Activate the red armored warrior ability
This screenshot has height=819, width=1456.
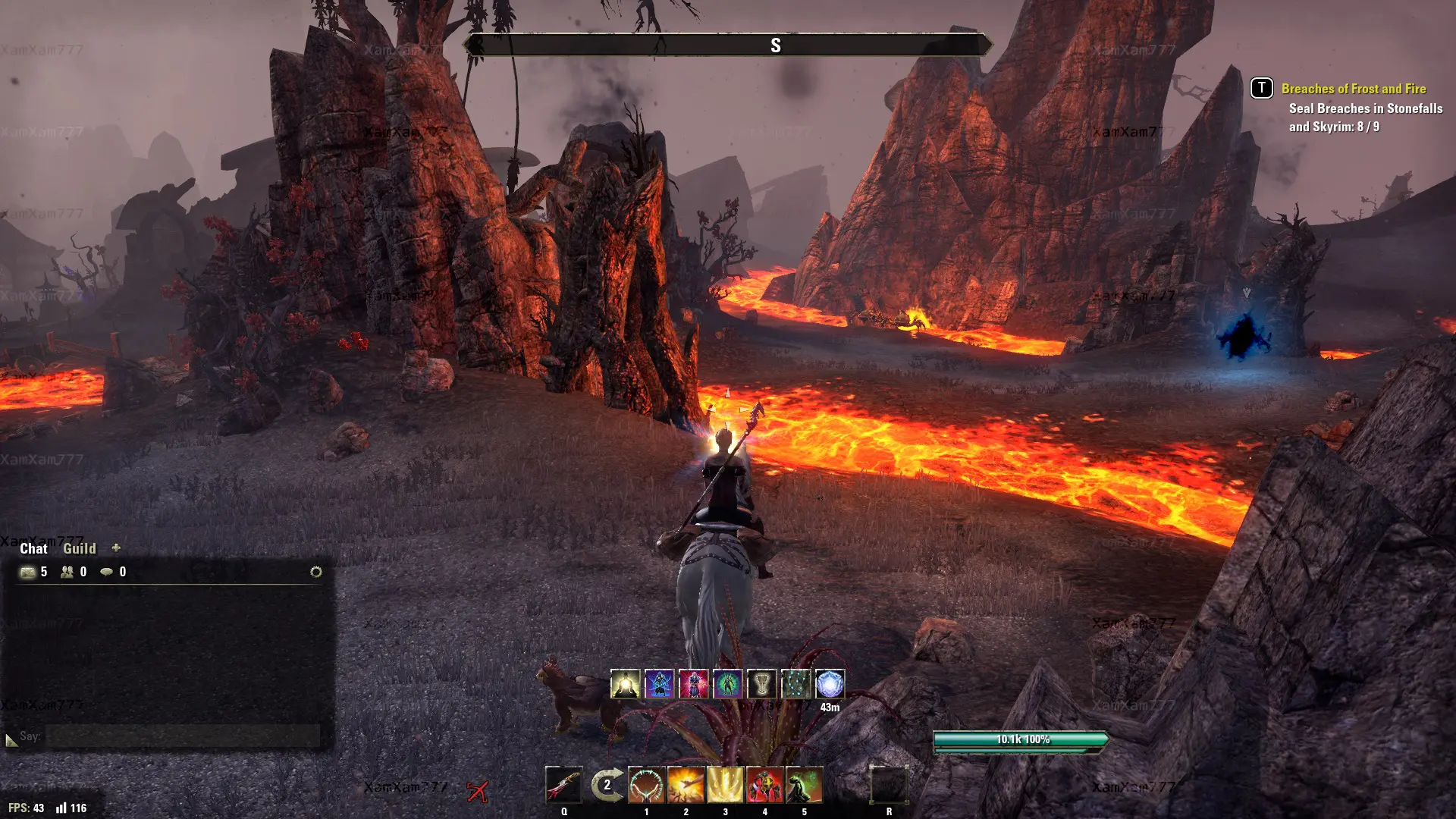(764, 785)
